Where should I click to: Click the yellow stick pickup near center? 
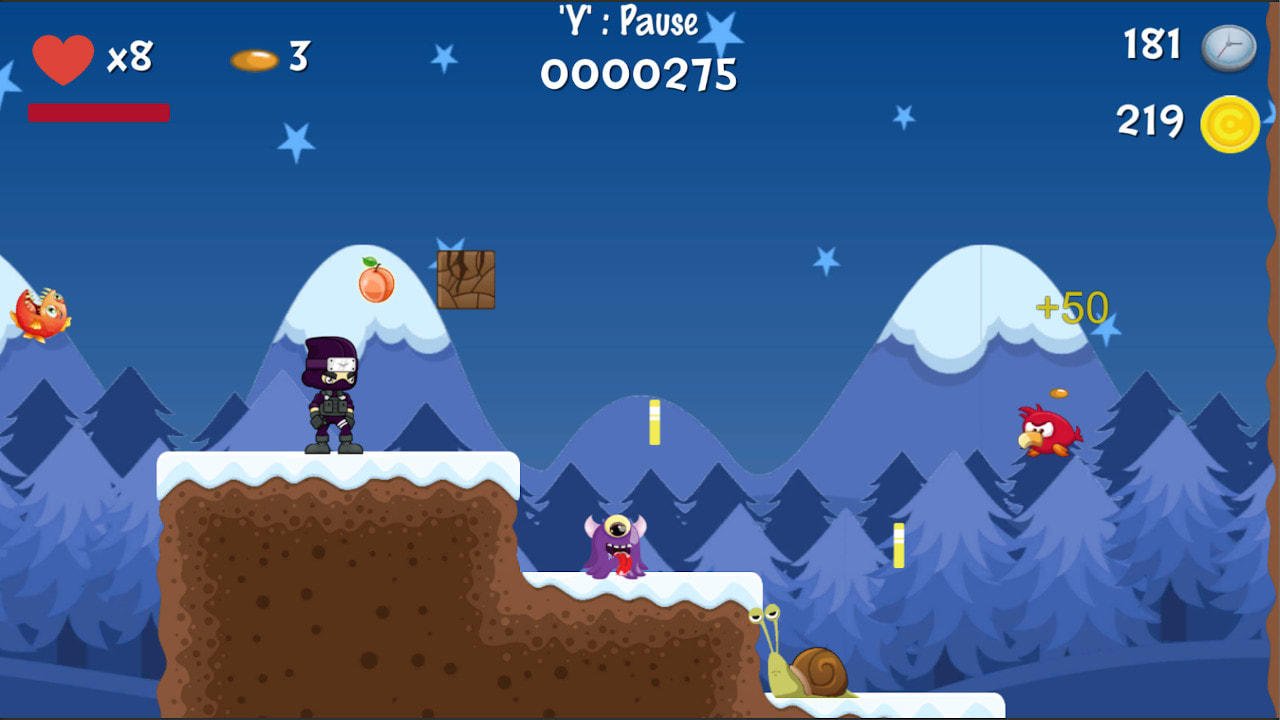pos(655,423)
